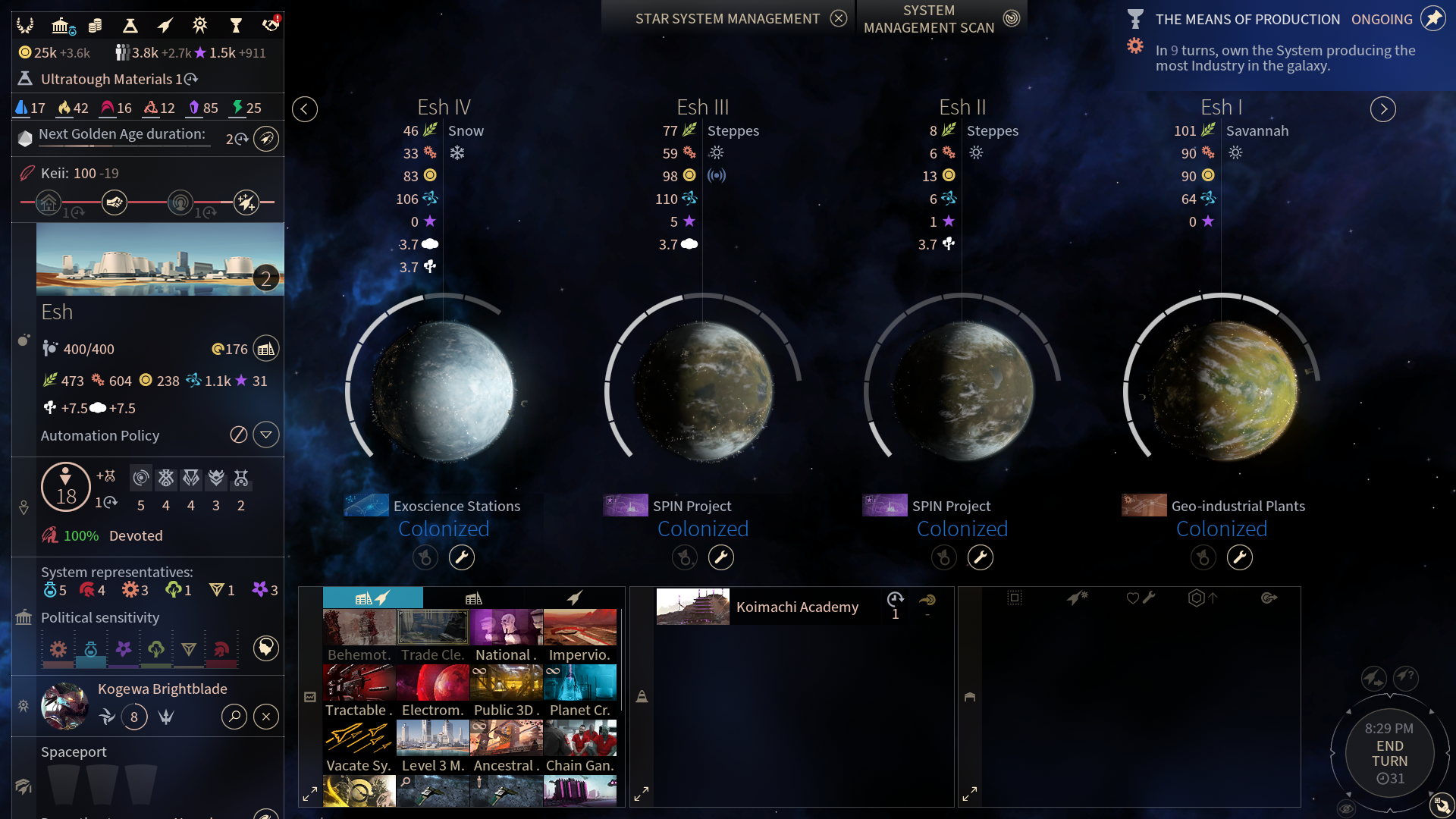
Task: Expand the construction list panel
Action: point(310,794)
